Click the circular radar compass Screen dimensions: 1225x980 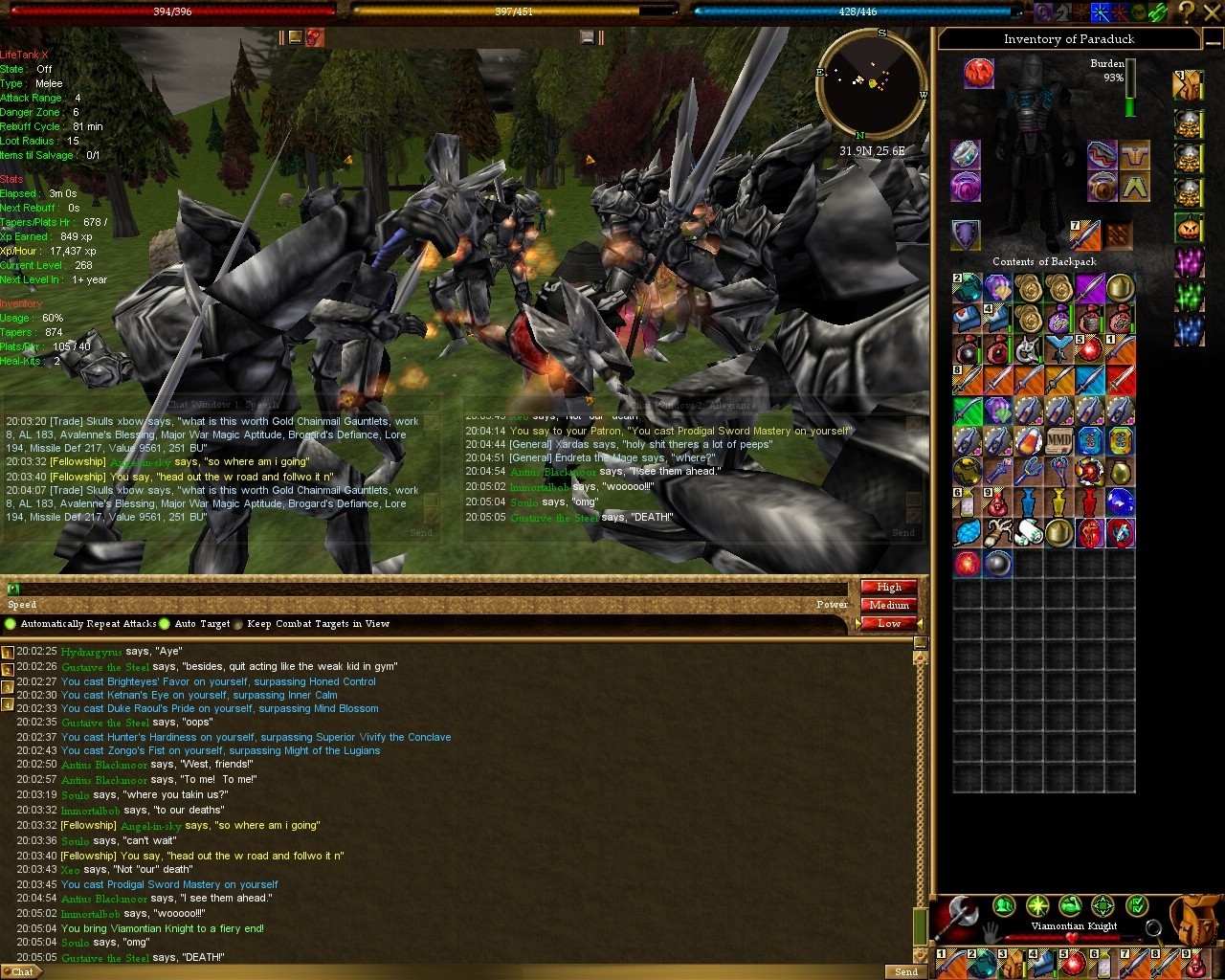(870, 83)
